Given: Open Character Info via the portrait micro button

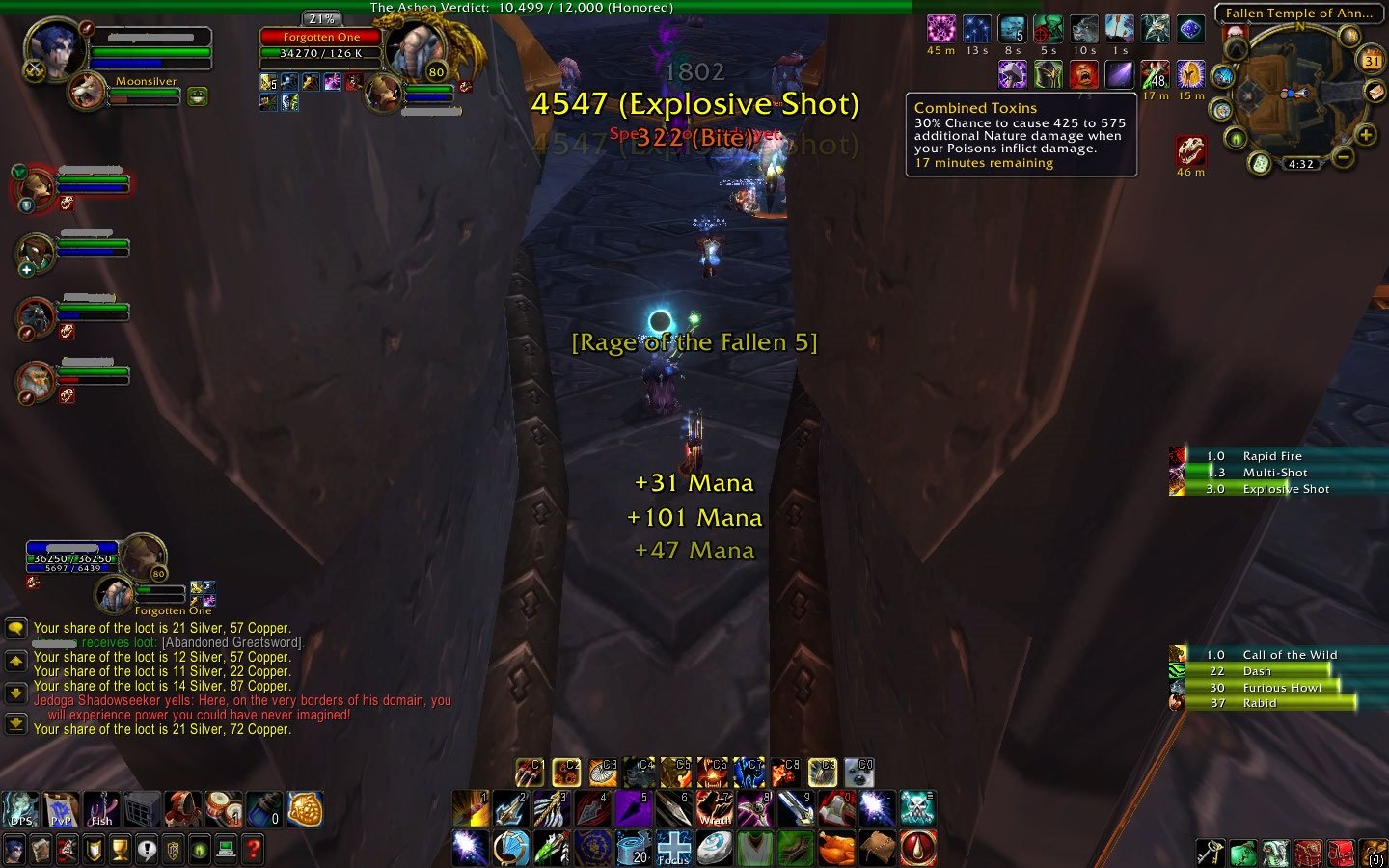Looking at the screenshot, I should coord(14,849).
